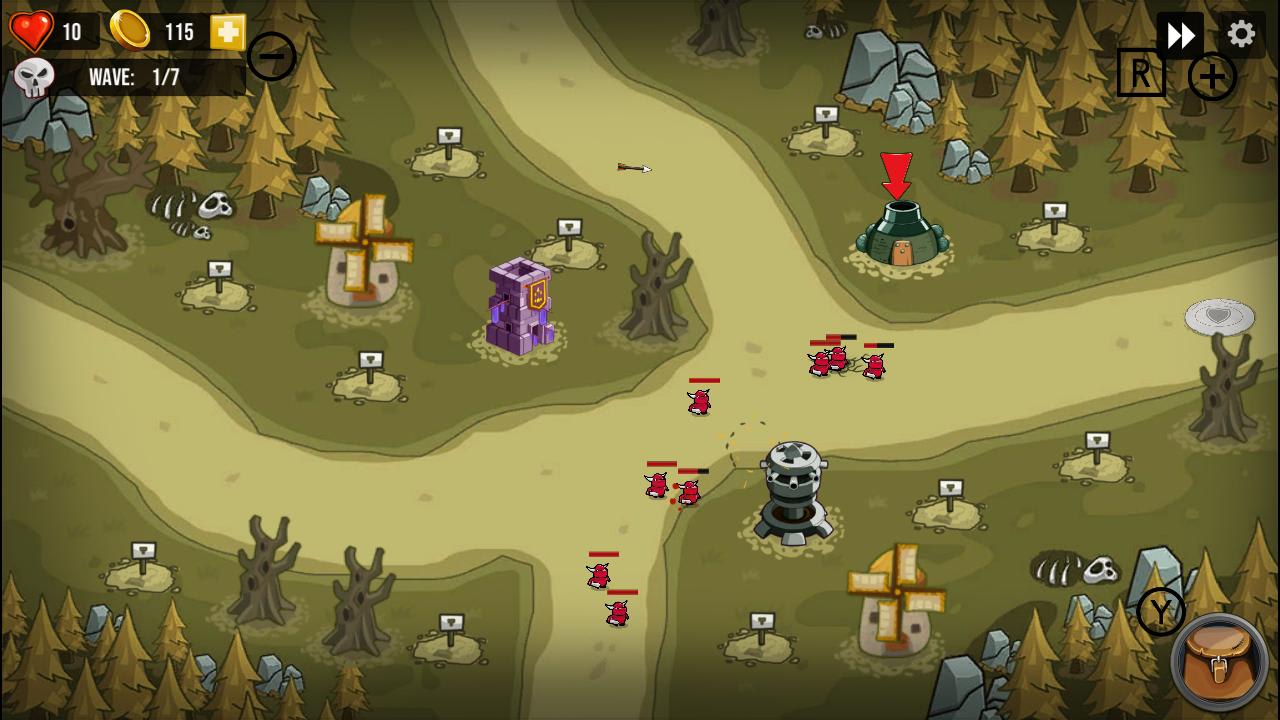Click the faded heart cloud icon
This screenshot has width=1280, height=720.
(1219, 315)
